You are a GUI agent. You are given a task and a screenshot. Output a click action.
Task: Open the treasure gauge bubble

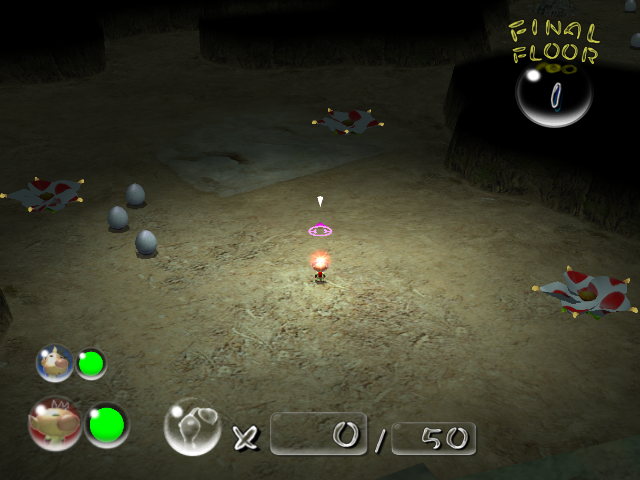[x=553, y=95]
